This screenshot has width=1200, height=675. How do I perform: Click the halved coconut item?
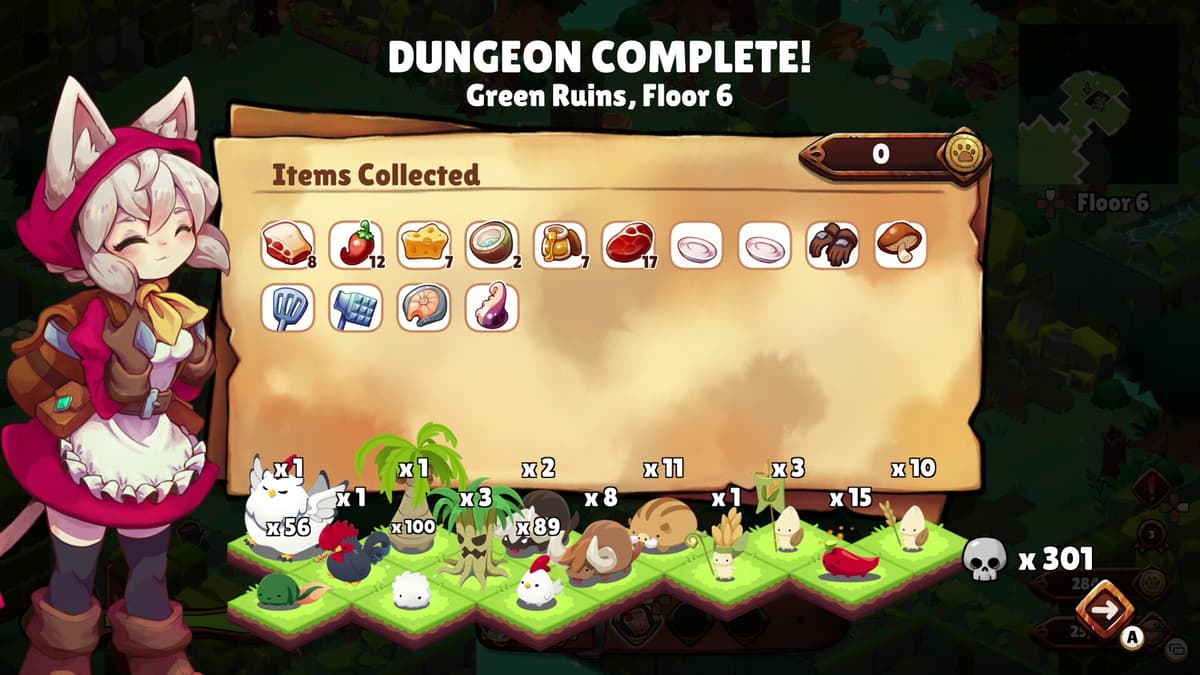point(492,245)
